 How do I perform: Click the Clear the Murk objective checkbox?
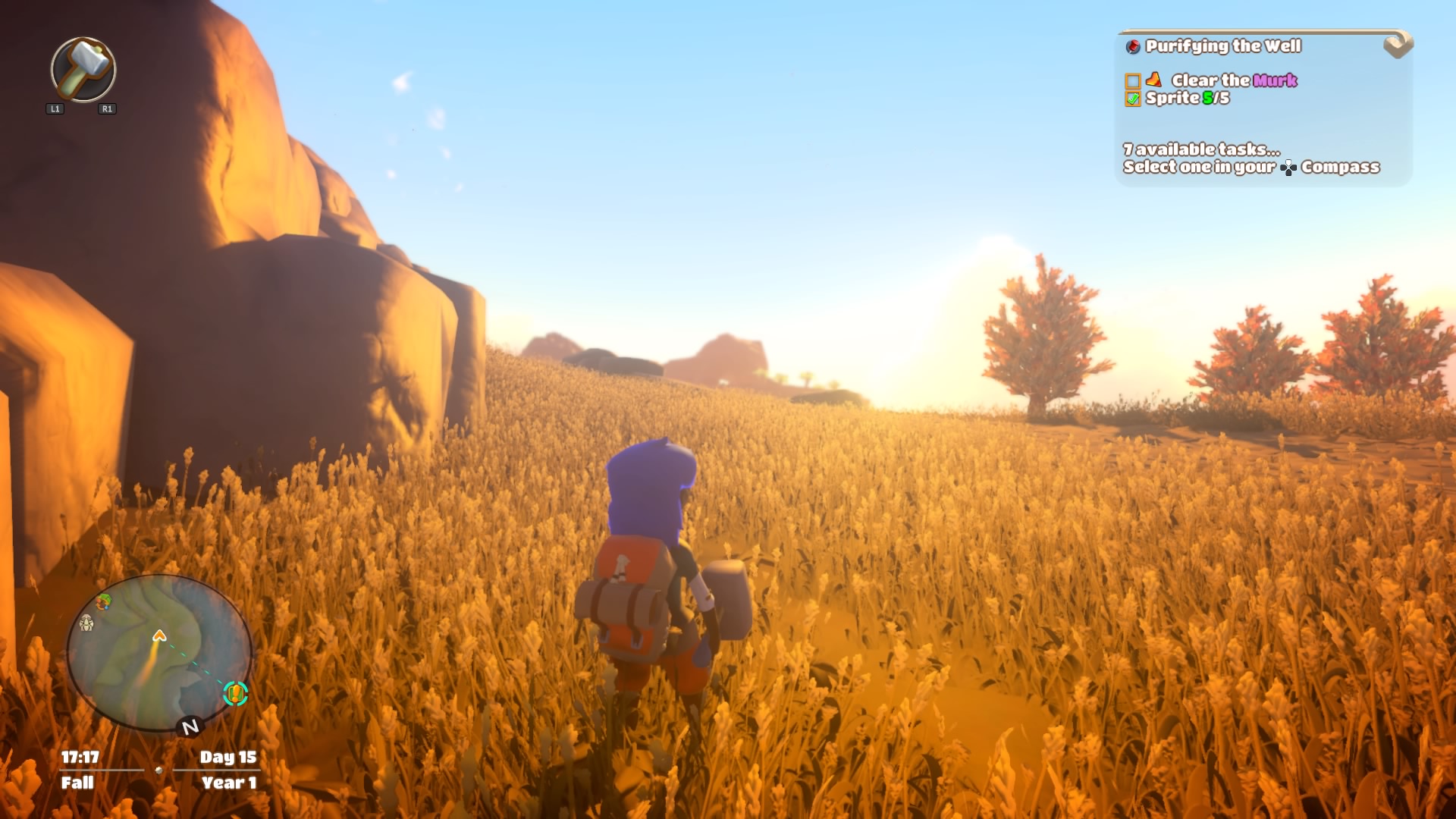(1133, 81)
